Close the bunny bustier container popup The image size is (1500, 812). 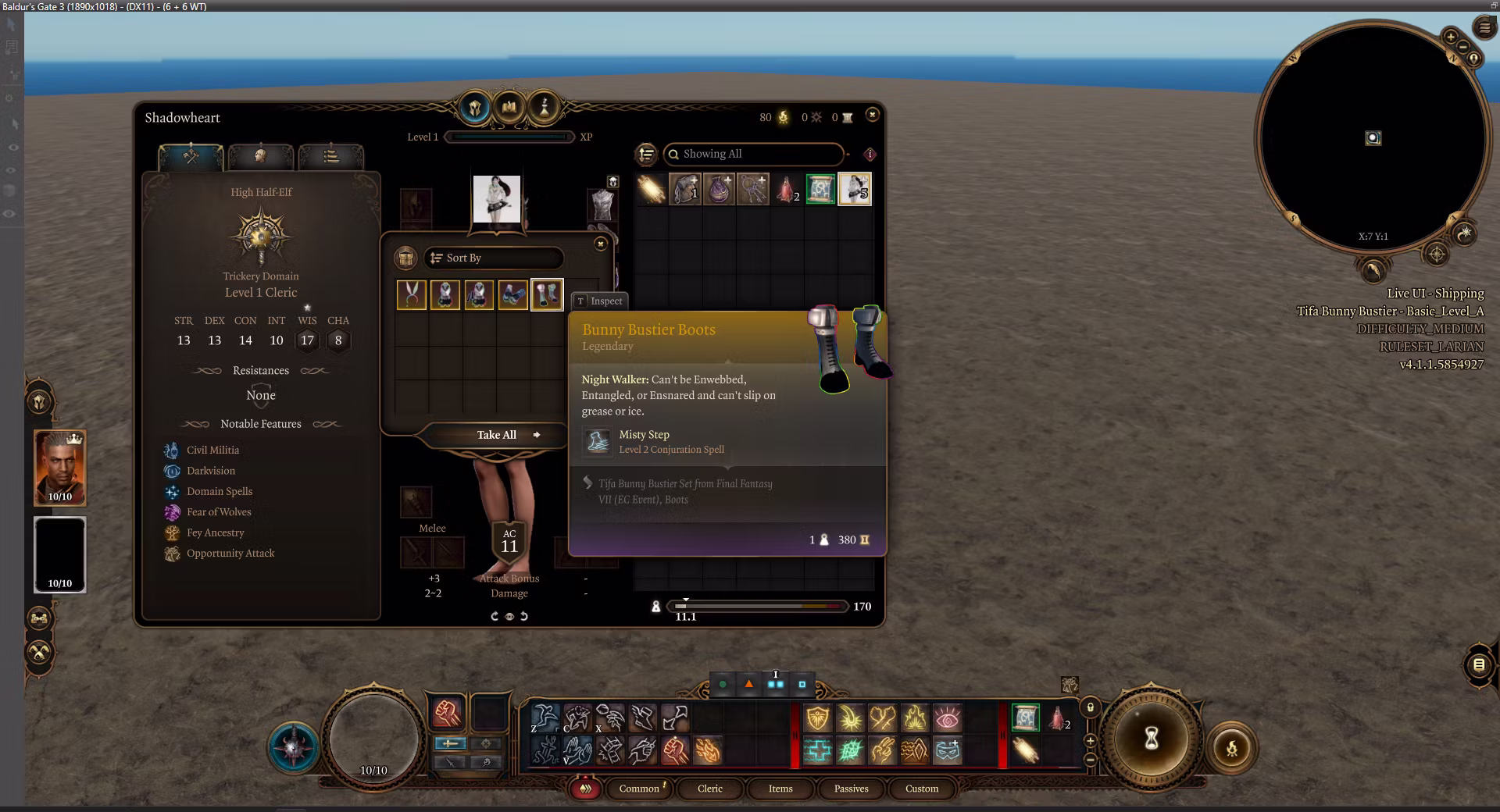pyautogui.click(x=600, y=244)
